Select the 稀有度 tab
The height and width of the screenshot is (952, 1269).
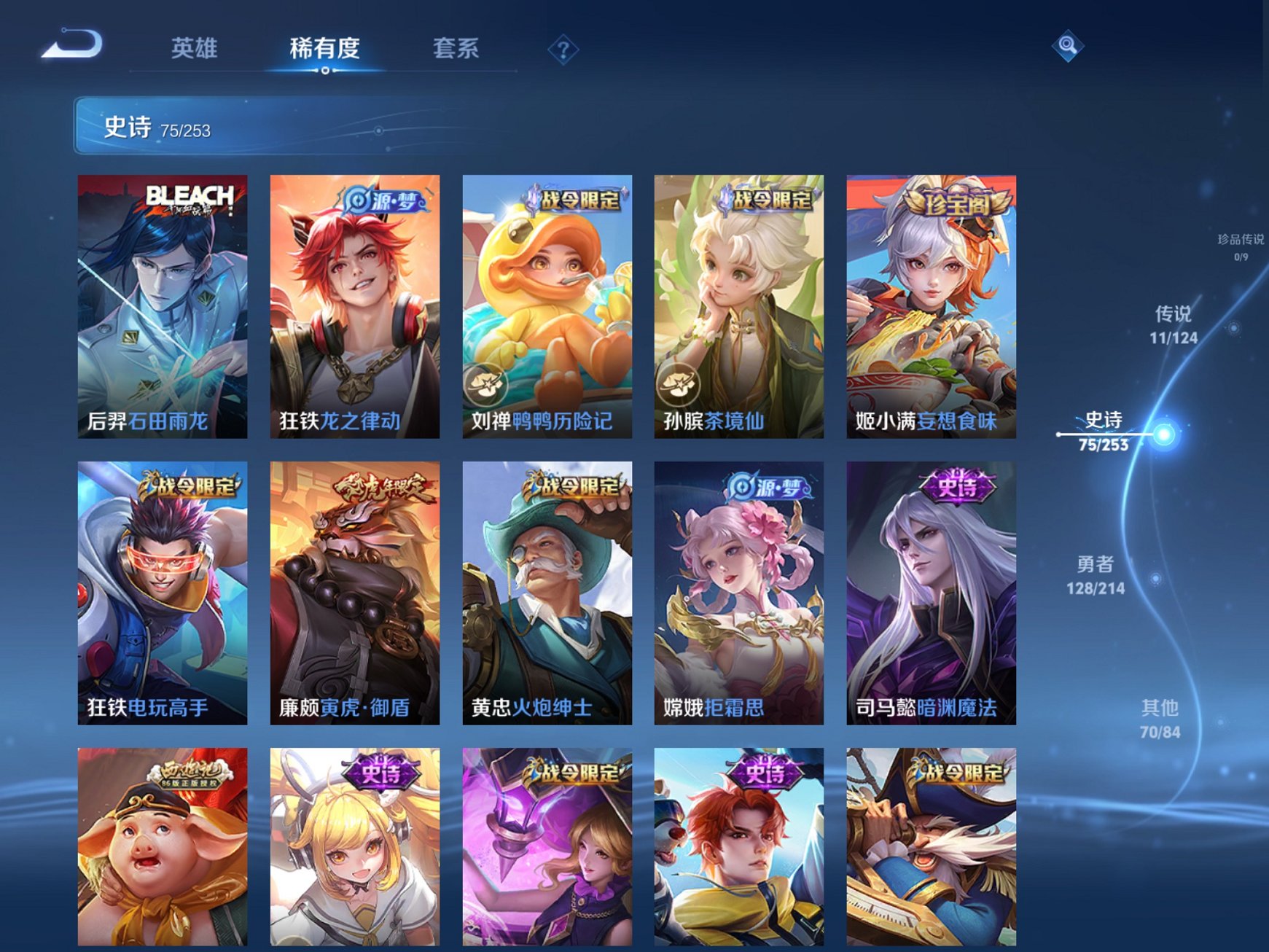pyautogui.click(x=323, y=48)
